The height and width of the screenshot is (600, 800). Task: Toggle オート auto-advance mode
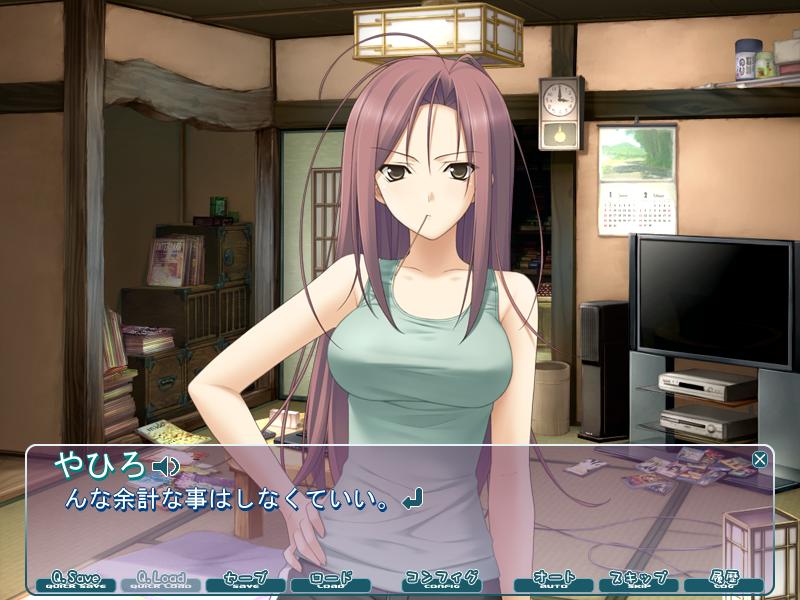(553, 581)
